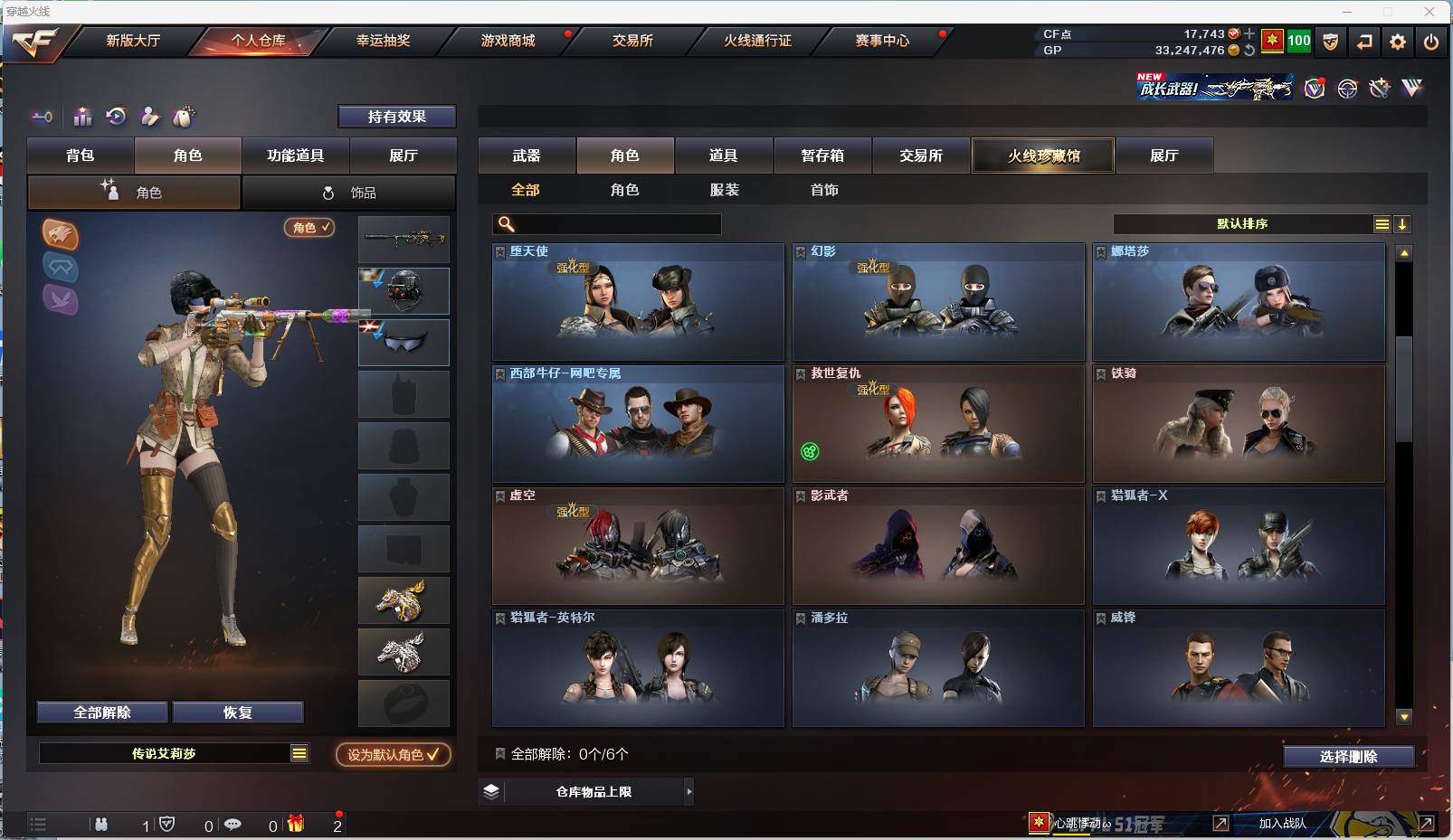Image resolution: width=1453 pixels, height=840 pixels.
Task: Click the mouse pet icon in the toolbar
Action: [x=185, y=117]
